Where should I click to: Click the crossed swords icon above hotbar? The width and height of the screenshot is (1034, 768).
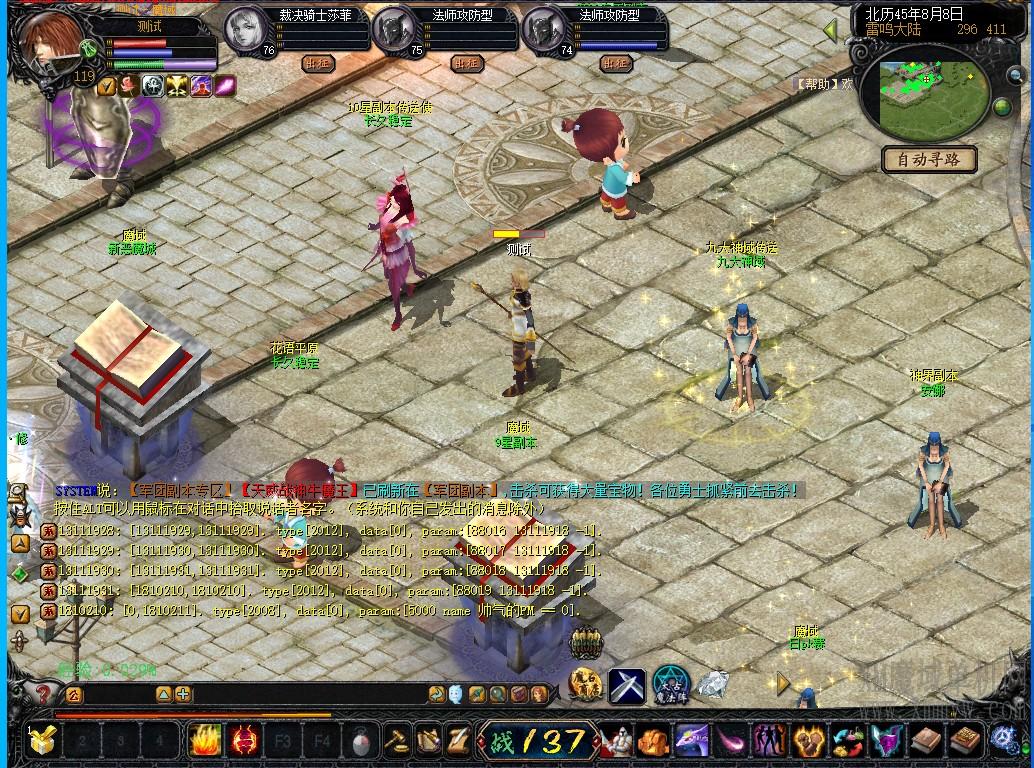point(627,686)
